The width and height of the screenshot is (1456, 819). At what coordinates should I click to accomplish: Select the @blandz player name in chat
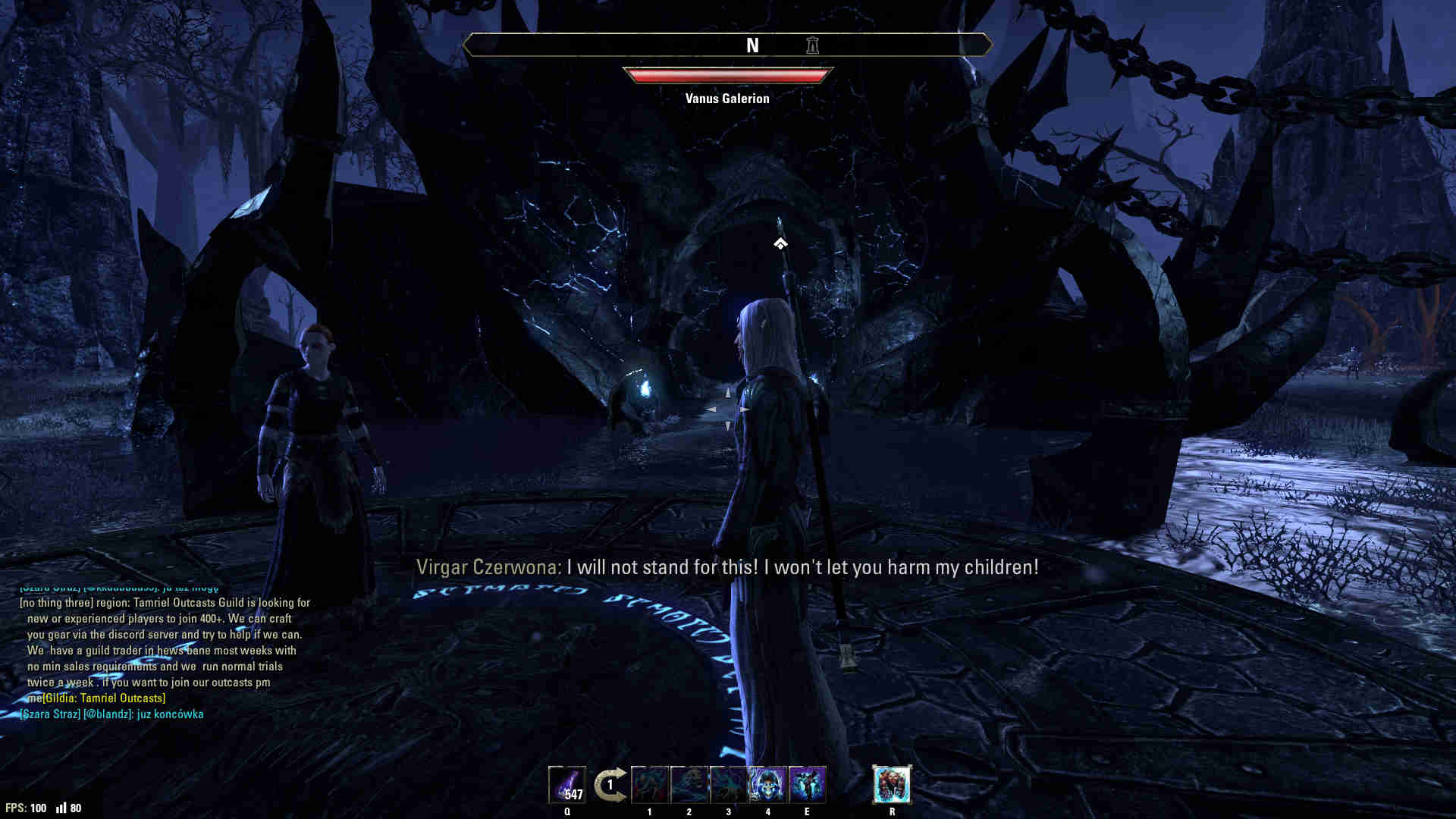click(108, 714)
